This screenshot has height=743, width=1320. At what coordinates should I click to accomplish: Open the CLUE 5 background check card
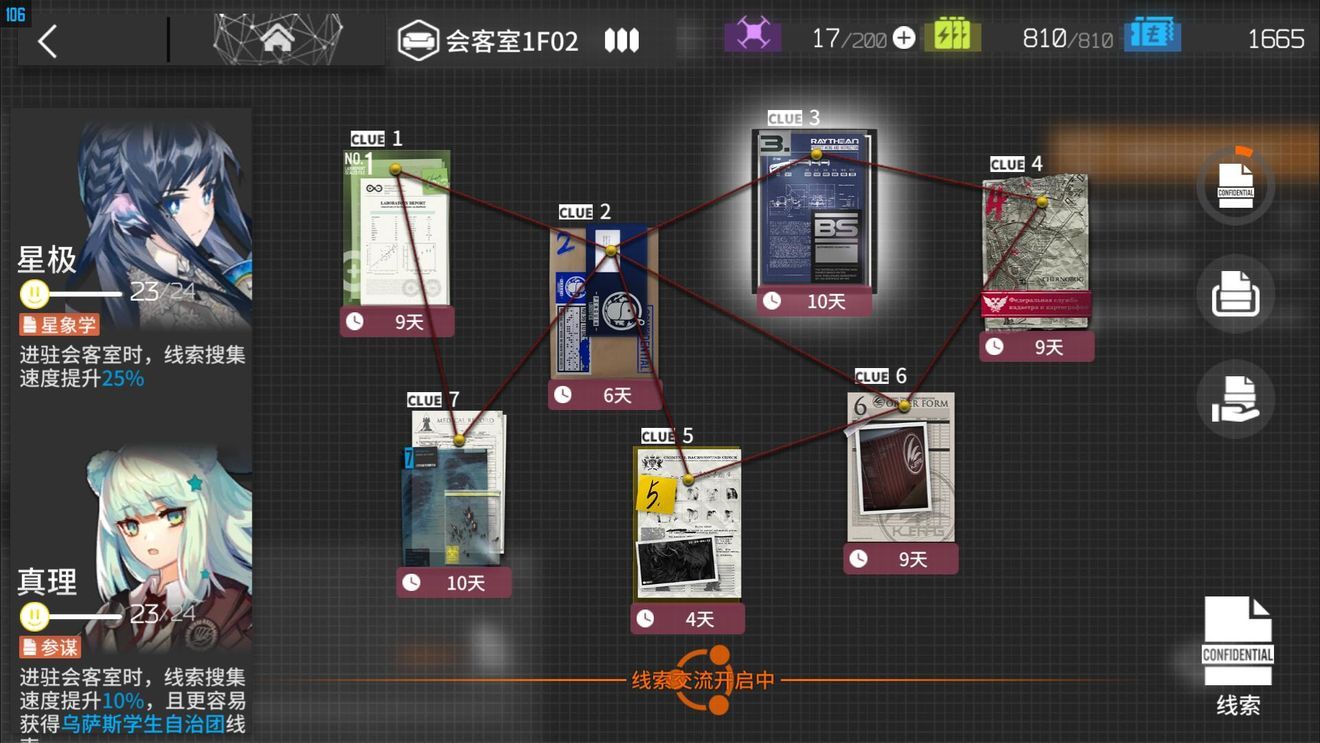click(x=688, y=523)
